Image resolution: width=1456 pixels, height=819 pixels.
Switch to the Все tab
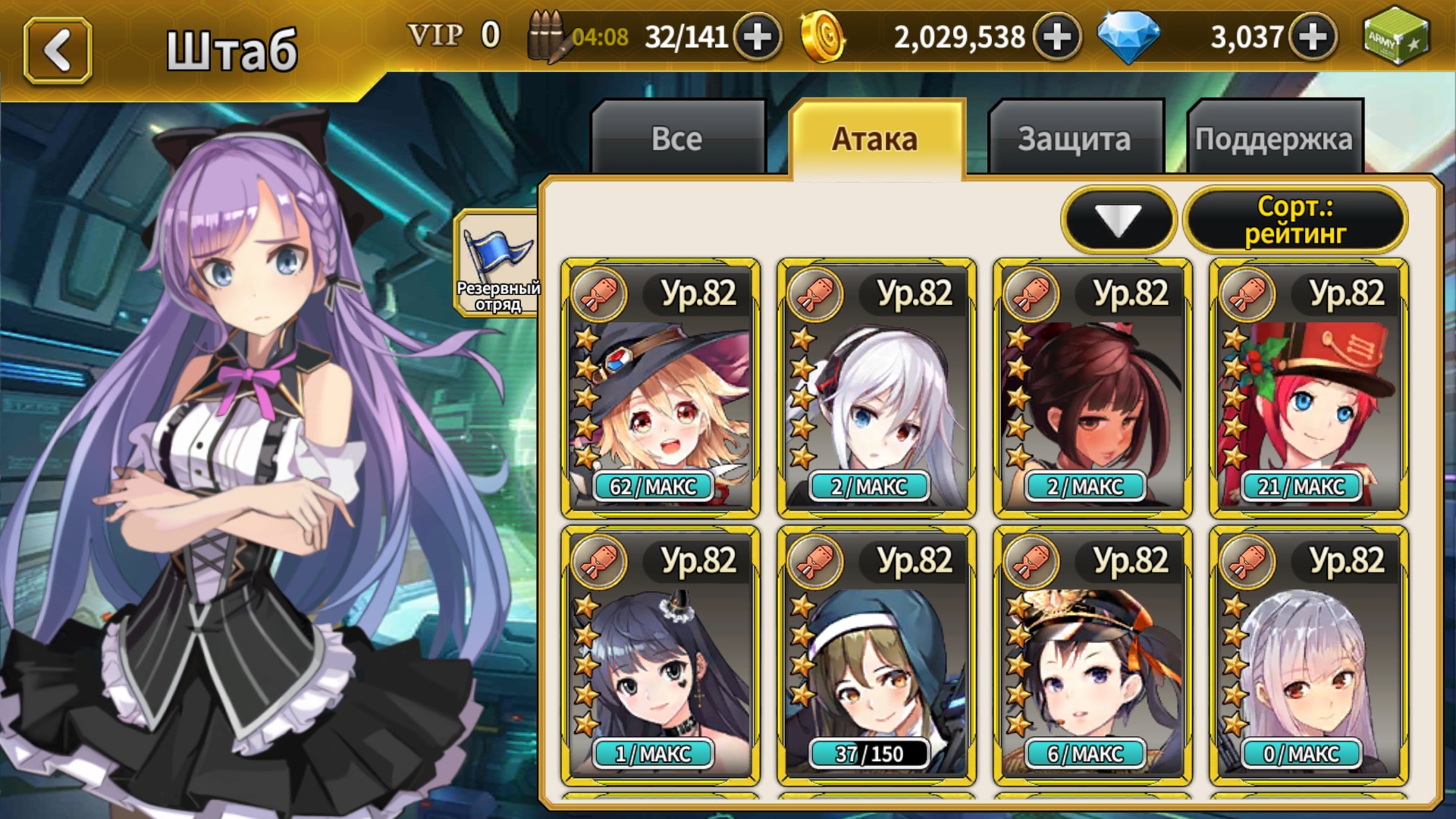click(677, 139)
